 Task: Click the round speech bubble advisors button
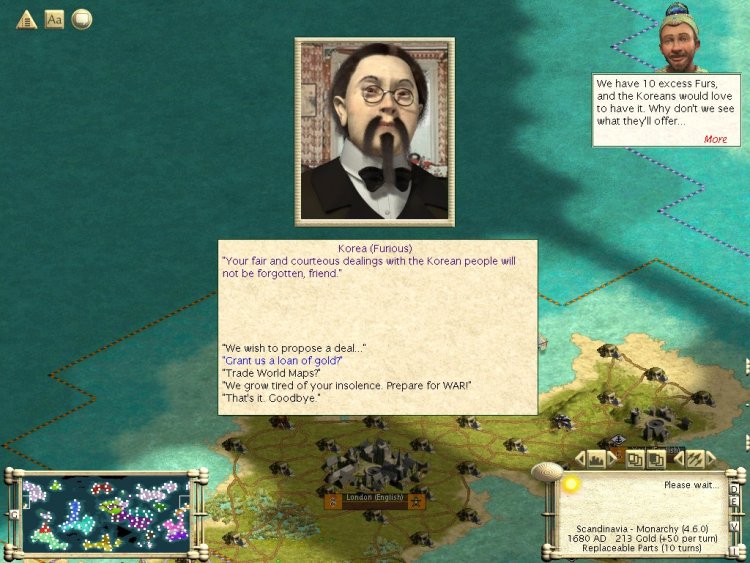click(x=81, y=19)
